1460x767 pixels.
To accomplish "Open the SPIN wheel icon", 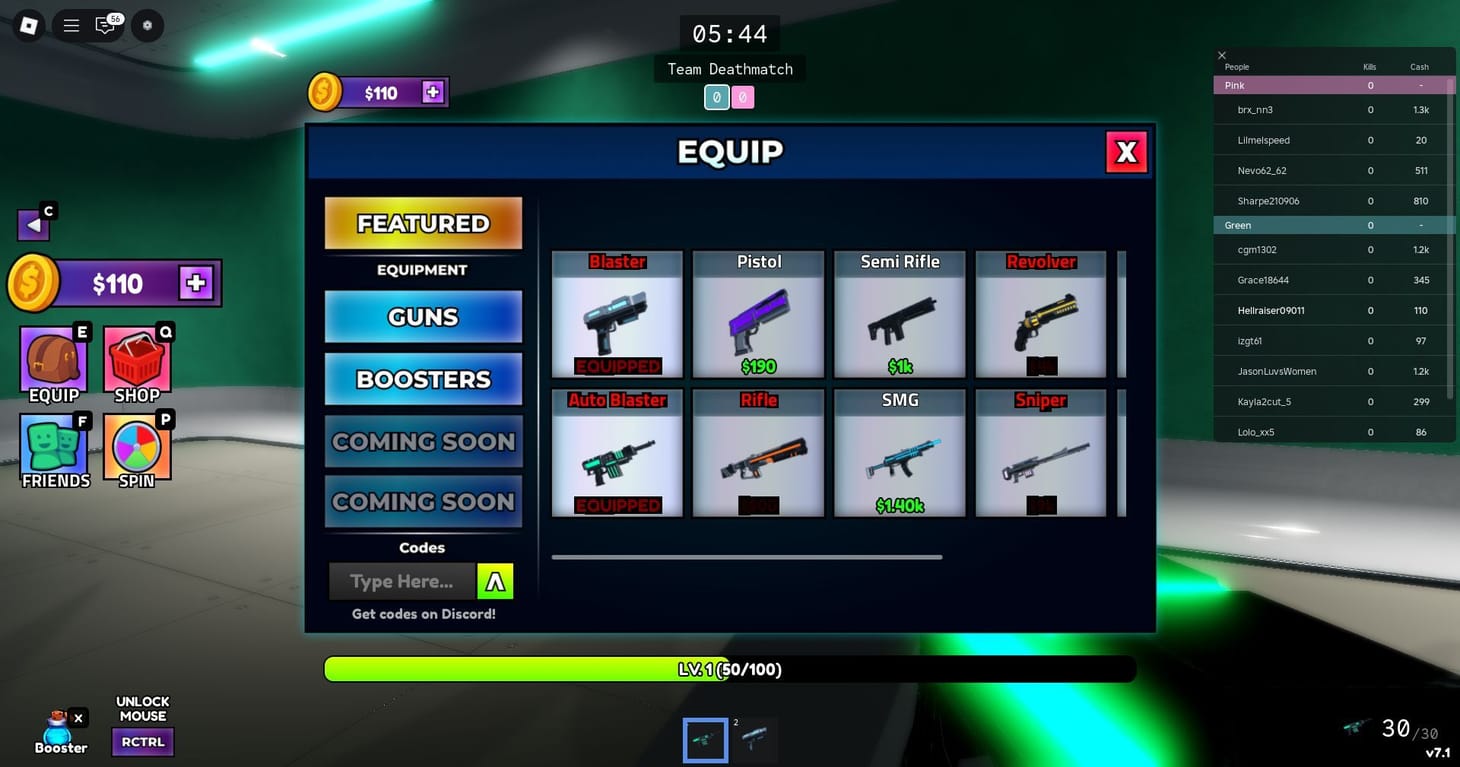I will click(x=136, y=440).
